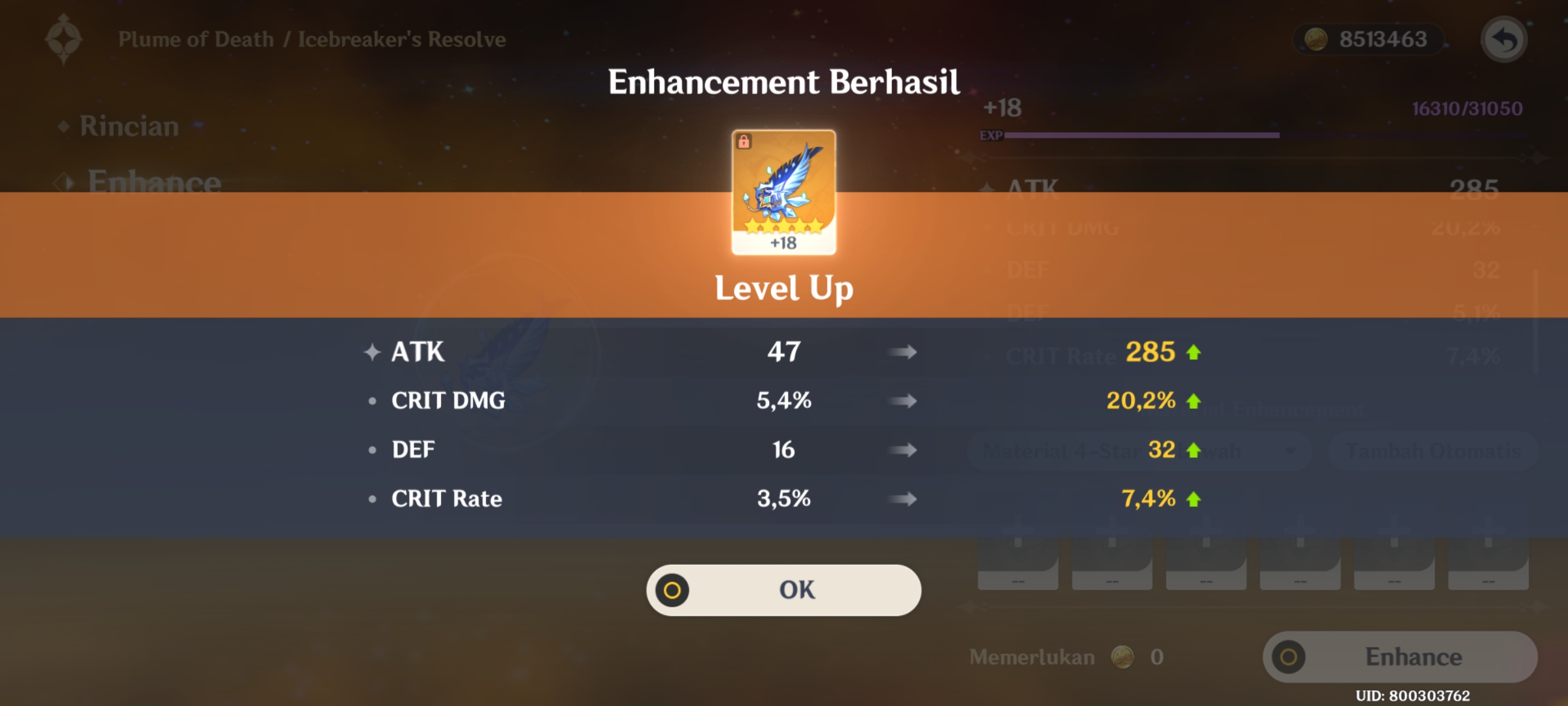Switch to the Rincian tab
The height and width of the screenshot is (706, 1568).
click(x=128, y=126)
